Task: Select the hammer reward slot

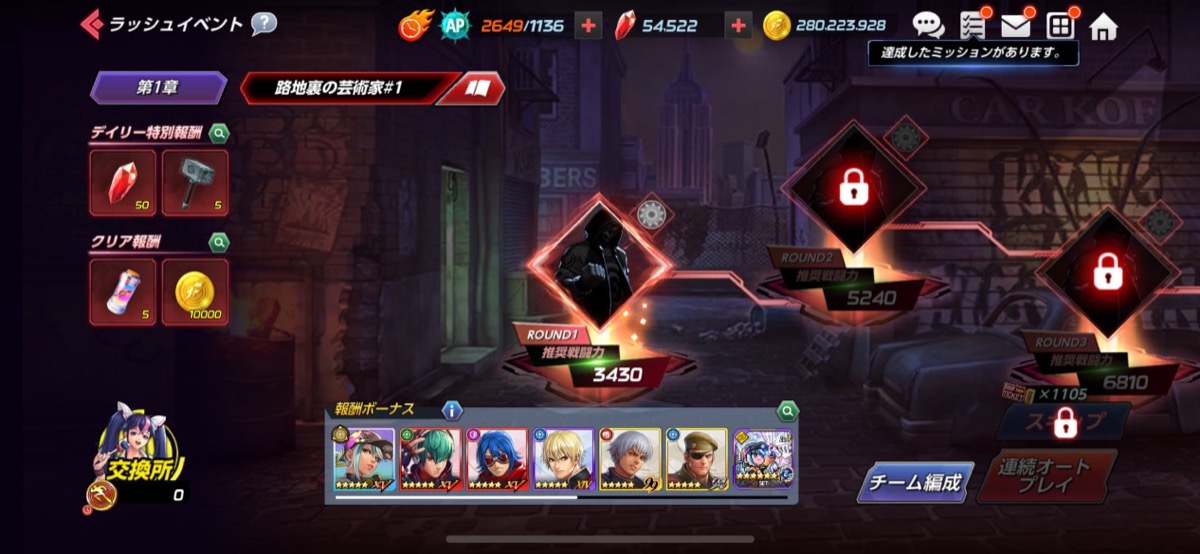Action: [x=195, y=182]
